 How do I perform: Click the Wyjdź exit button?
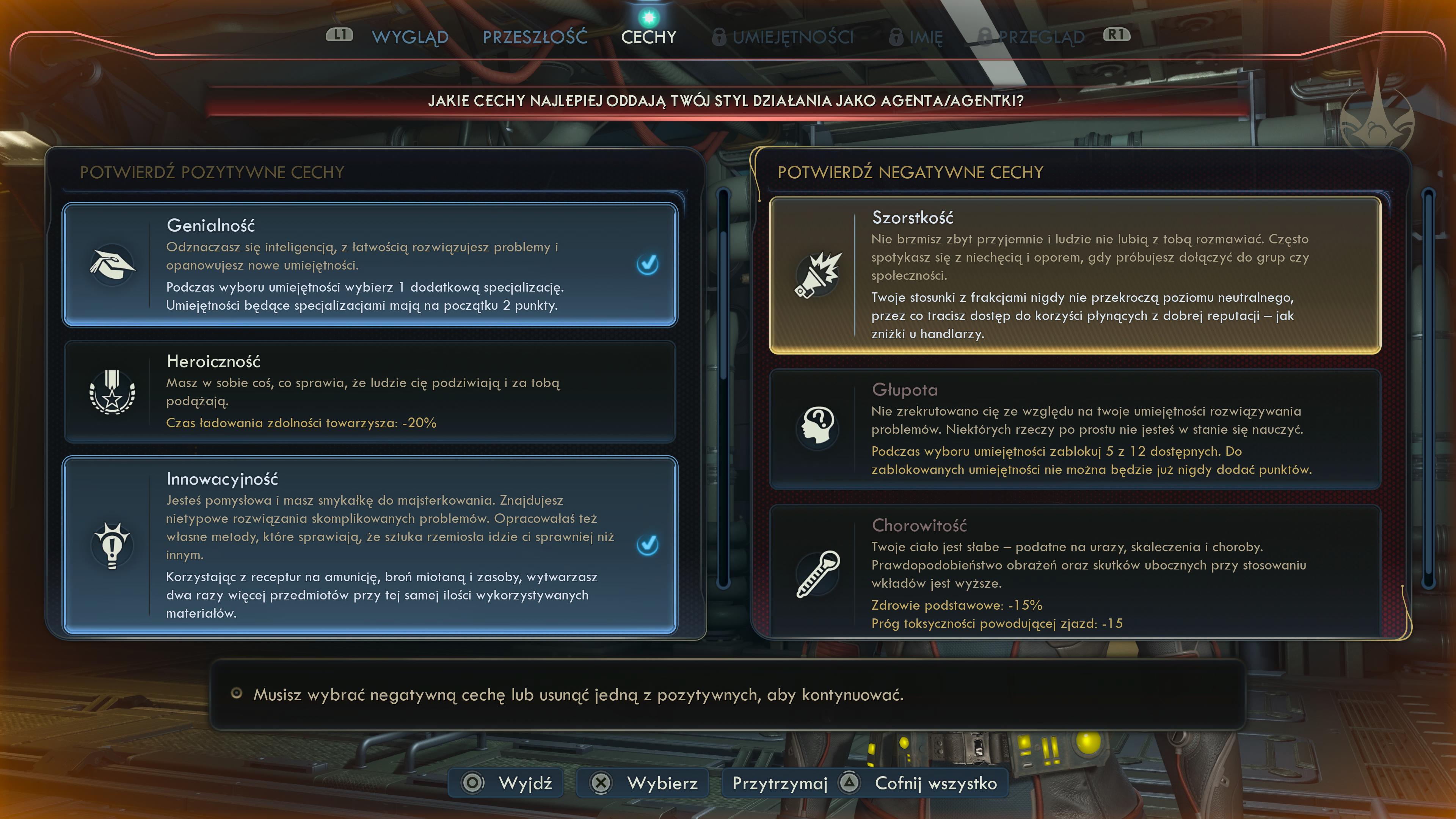507,783
